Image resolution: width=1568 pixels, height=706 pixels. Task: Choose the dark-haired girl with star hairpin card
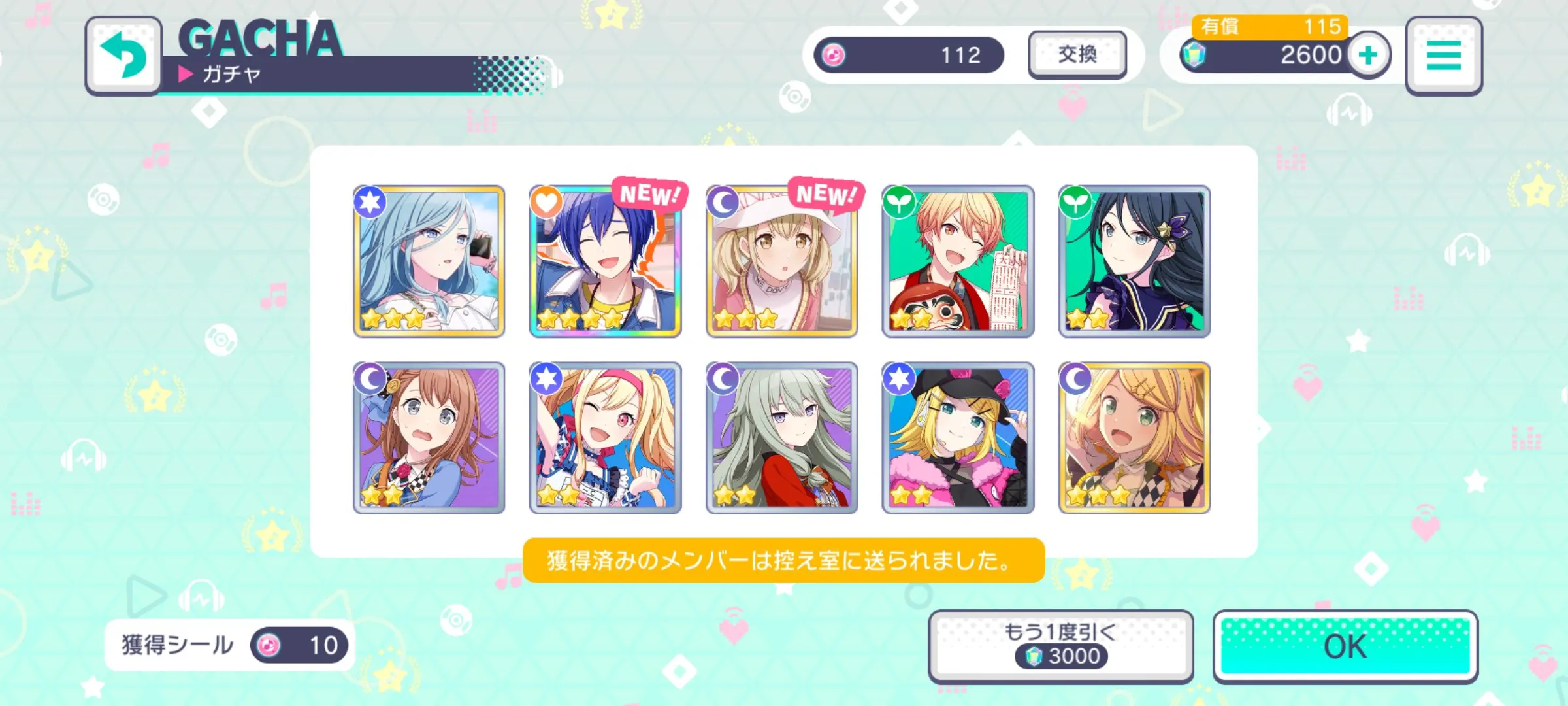(x=1134, y=261)
